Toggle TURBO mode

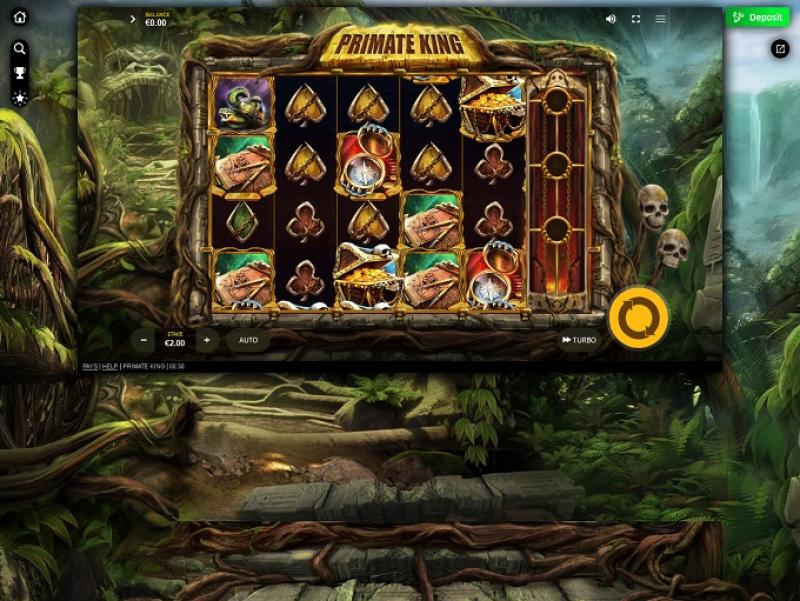[x=579, y=340]
